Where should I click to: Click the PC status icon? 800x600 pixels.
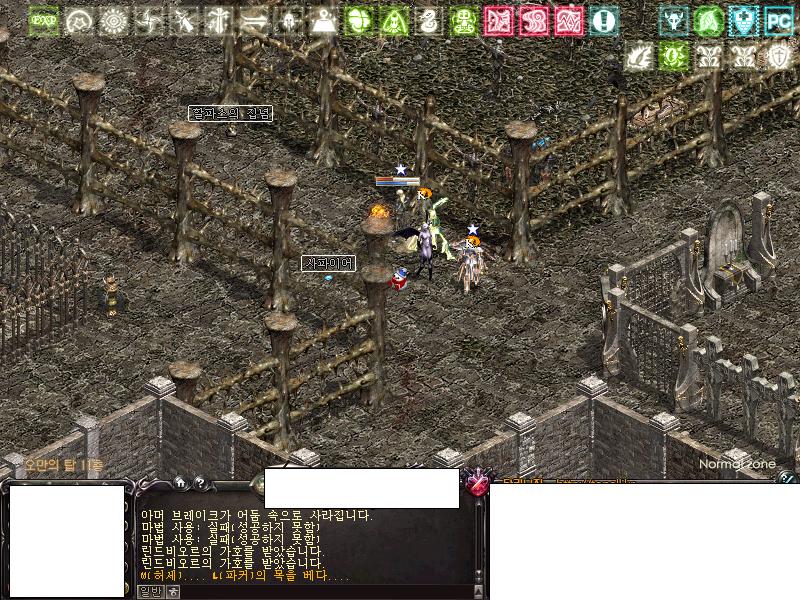tap(778, 20)
